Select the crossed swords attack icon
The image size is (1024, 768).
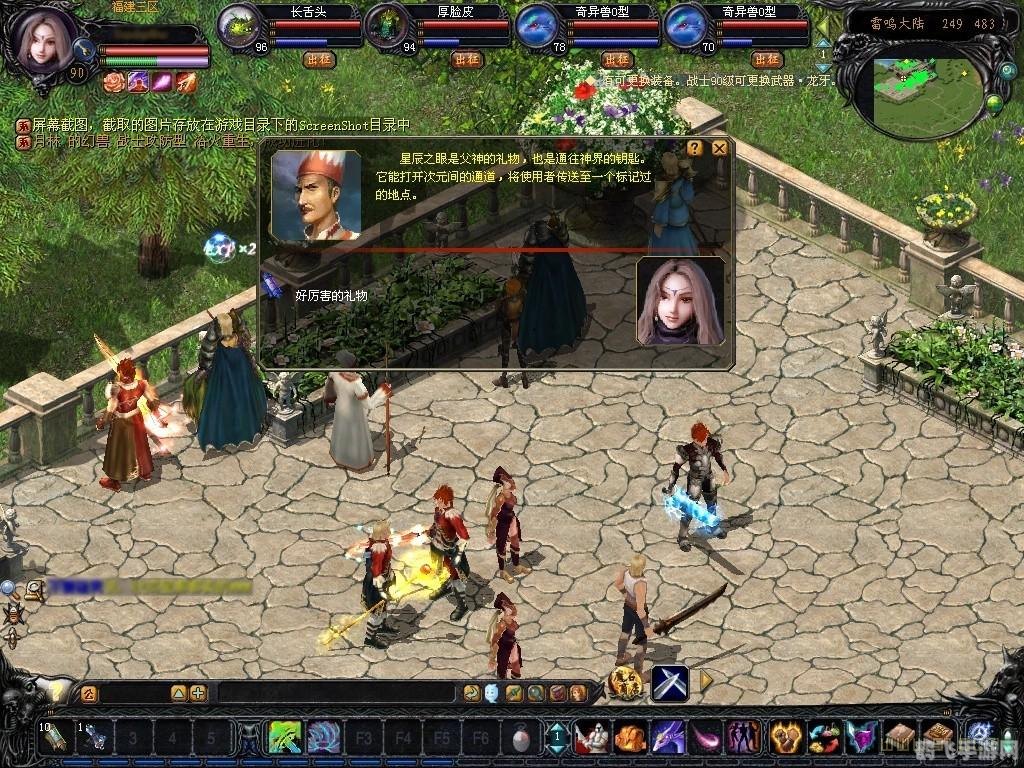[x=670, y=683]
